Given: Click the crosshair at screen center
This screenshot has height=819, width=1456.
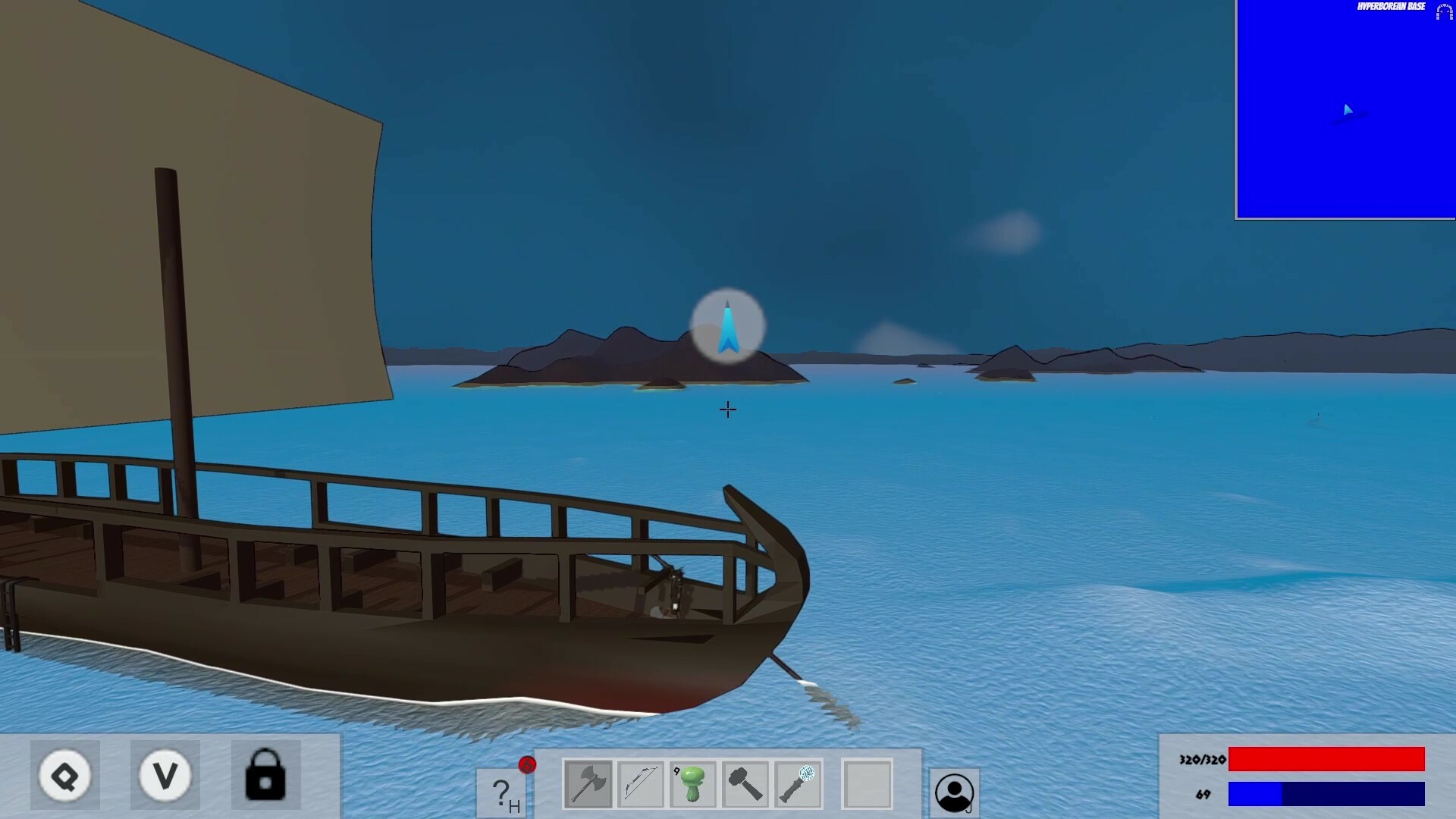Looking at the screenshot, I should coord(727,409).
